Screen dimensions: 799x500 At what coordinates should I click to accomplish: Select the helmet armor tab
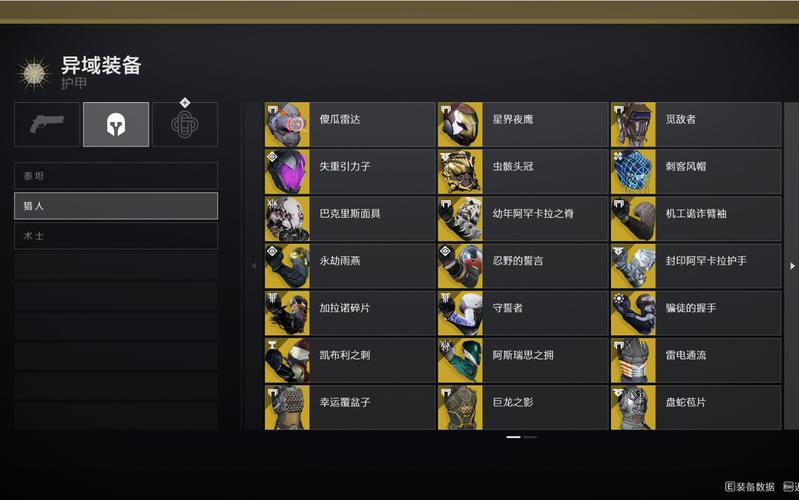pyautogui.click(x=116, y=125)
